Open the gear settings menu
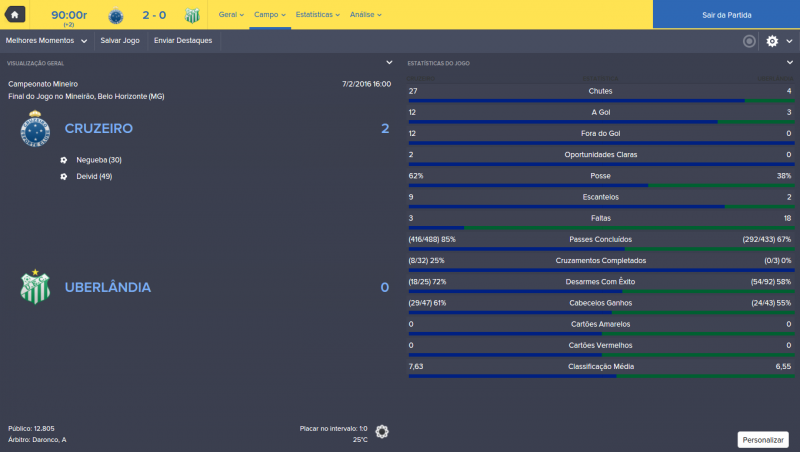Viewport: 800px width, 452px height. [x=776, y=41]
